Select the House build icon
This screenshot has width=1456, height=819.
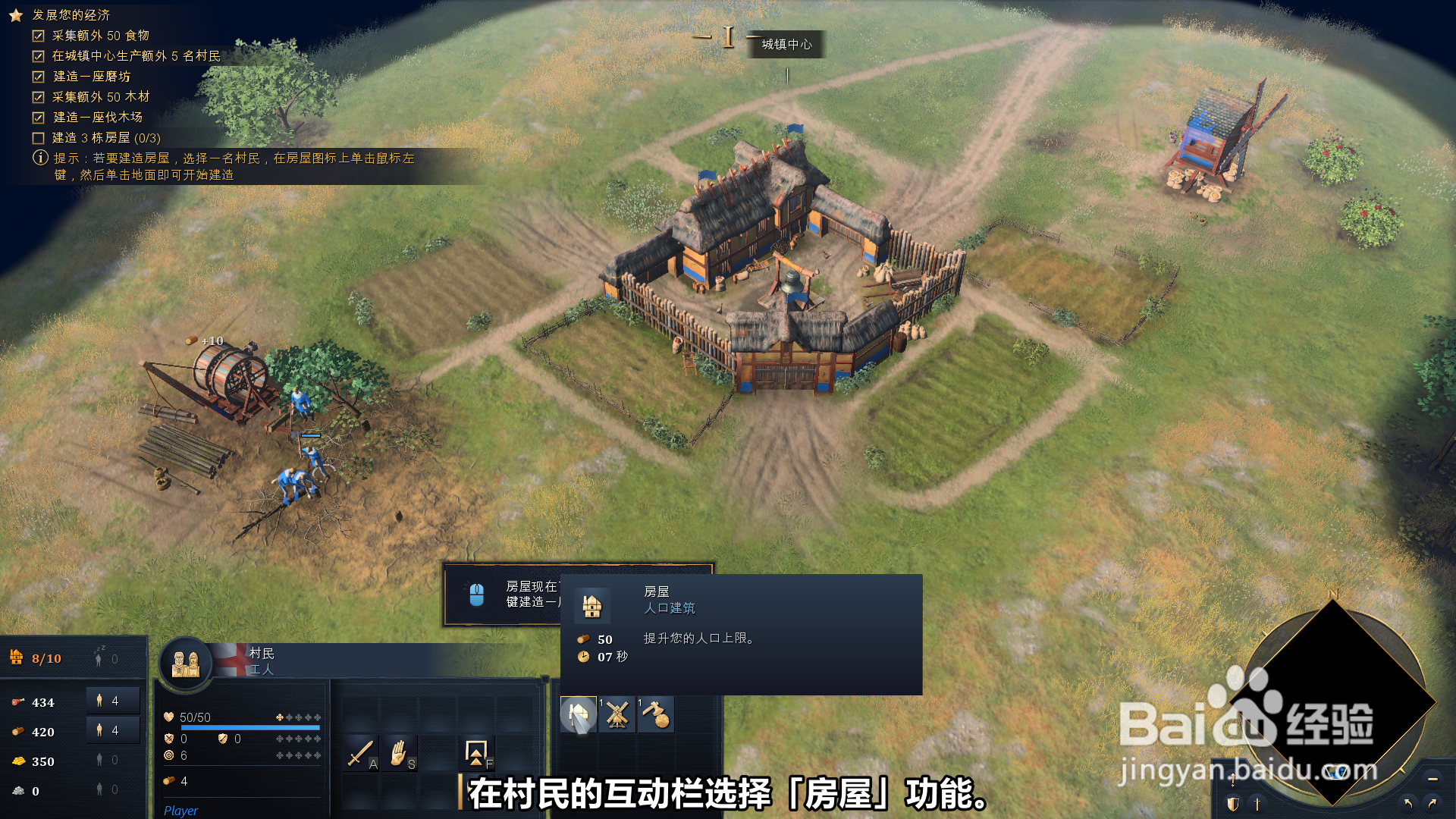578,714
